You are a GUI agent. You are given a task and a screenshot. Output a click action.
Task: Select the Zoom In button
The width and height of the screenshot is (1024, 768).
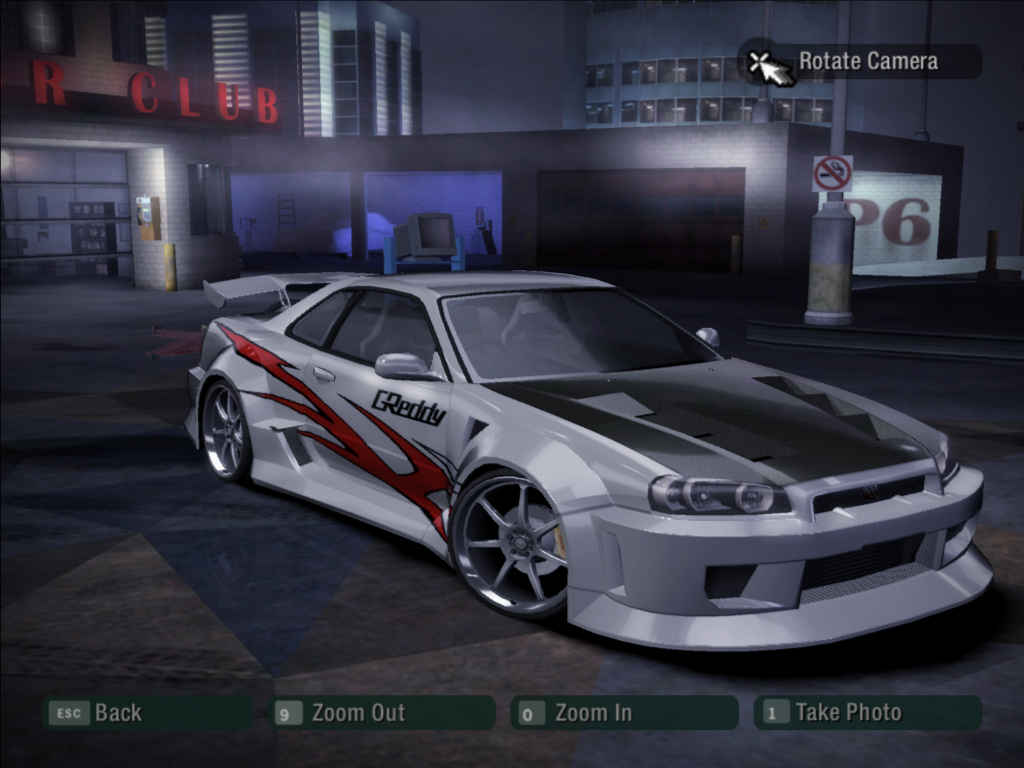623,713
